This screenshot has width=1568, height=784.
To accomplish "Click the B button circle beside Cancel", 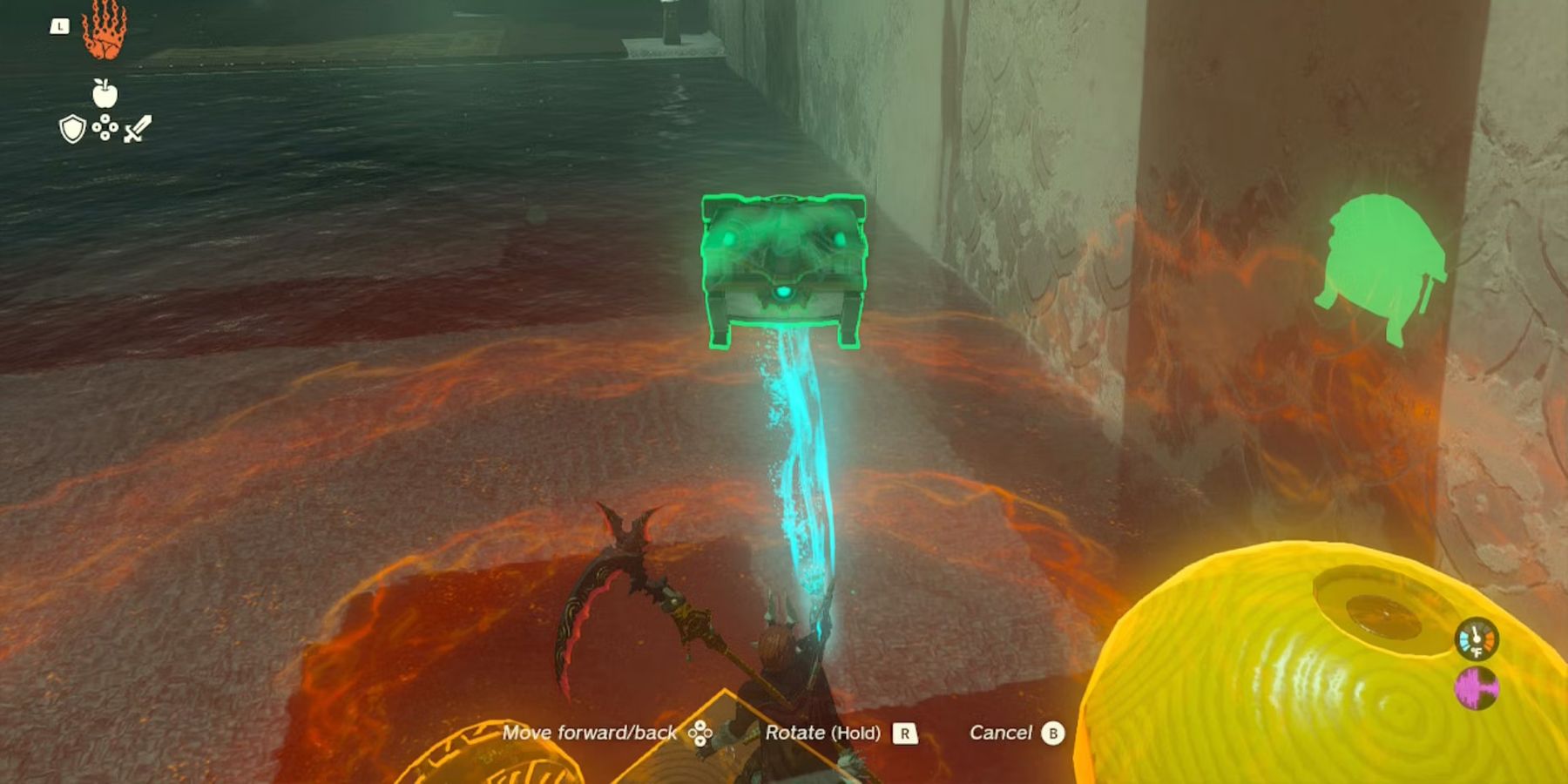I will [1052, 733].
